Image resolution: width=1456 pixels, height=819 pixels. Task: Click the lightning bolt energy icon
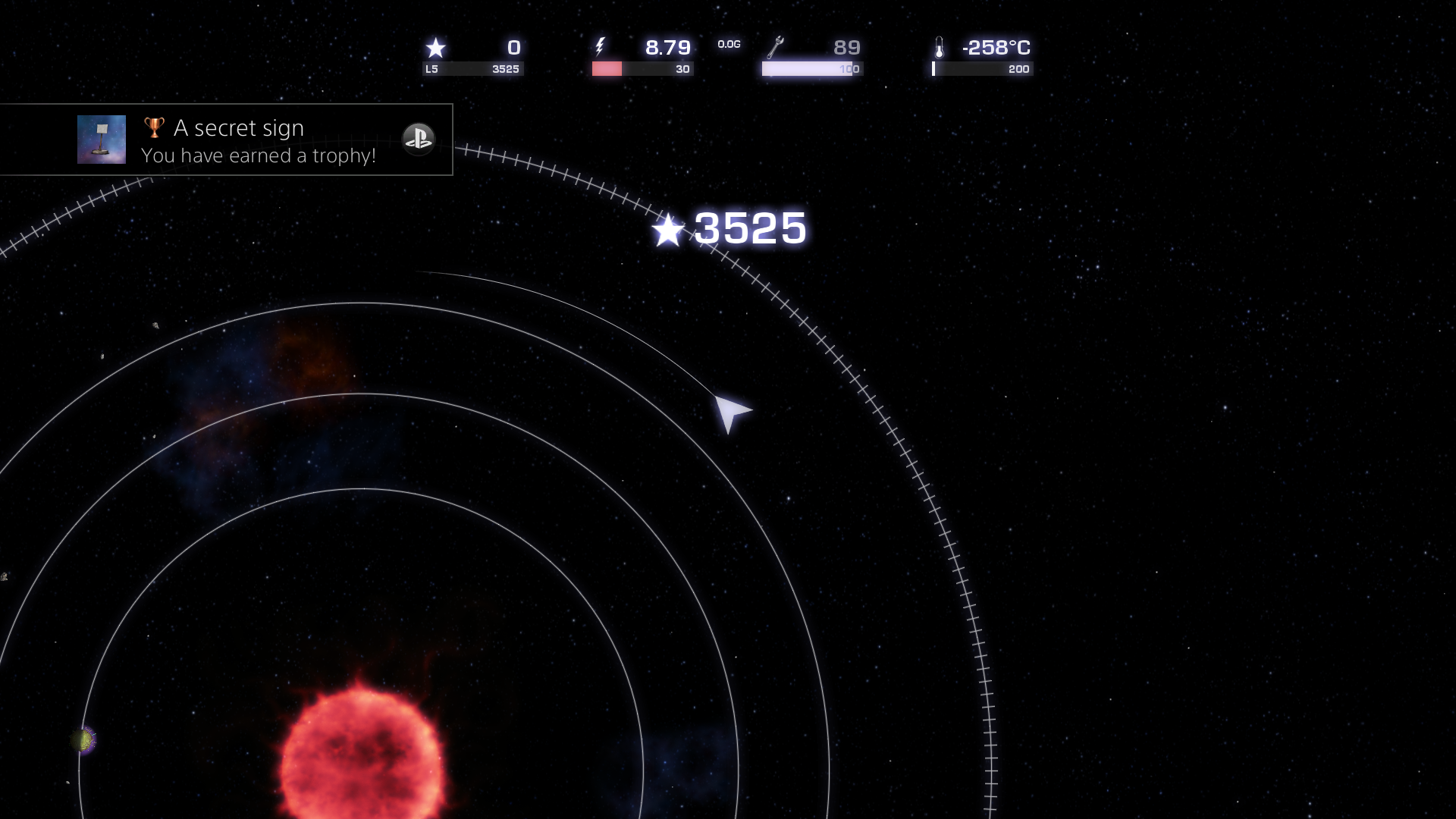601,48
